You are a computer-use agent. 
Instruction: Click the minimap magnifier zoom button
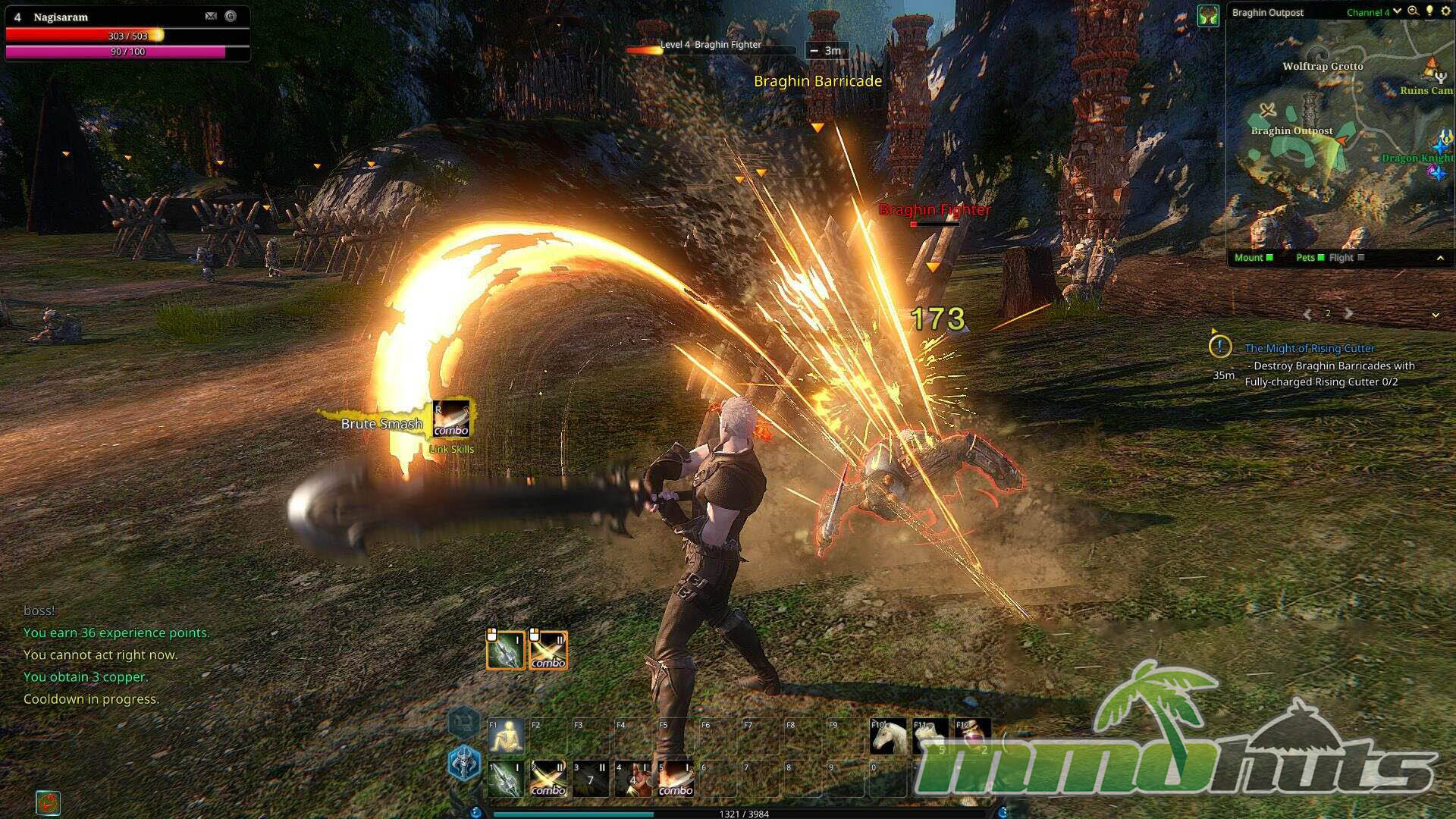(x=1413, y=11)
